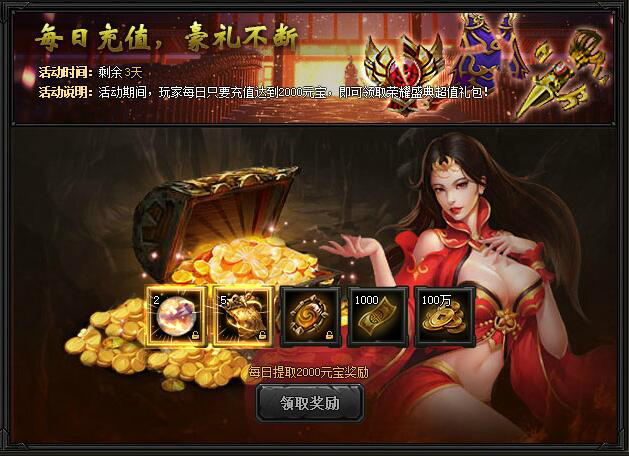Screen dimensions: 629x456
Task: Select the 1000 gold ticket reward
Action: coord(377,317)
